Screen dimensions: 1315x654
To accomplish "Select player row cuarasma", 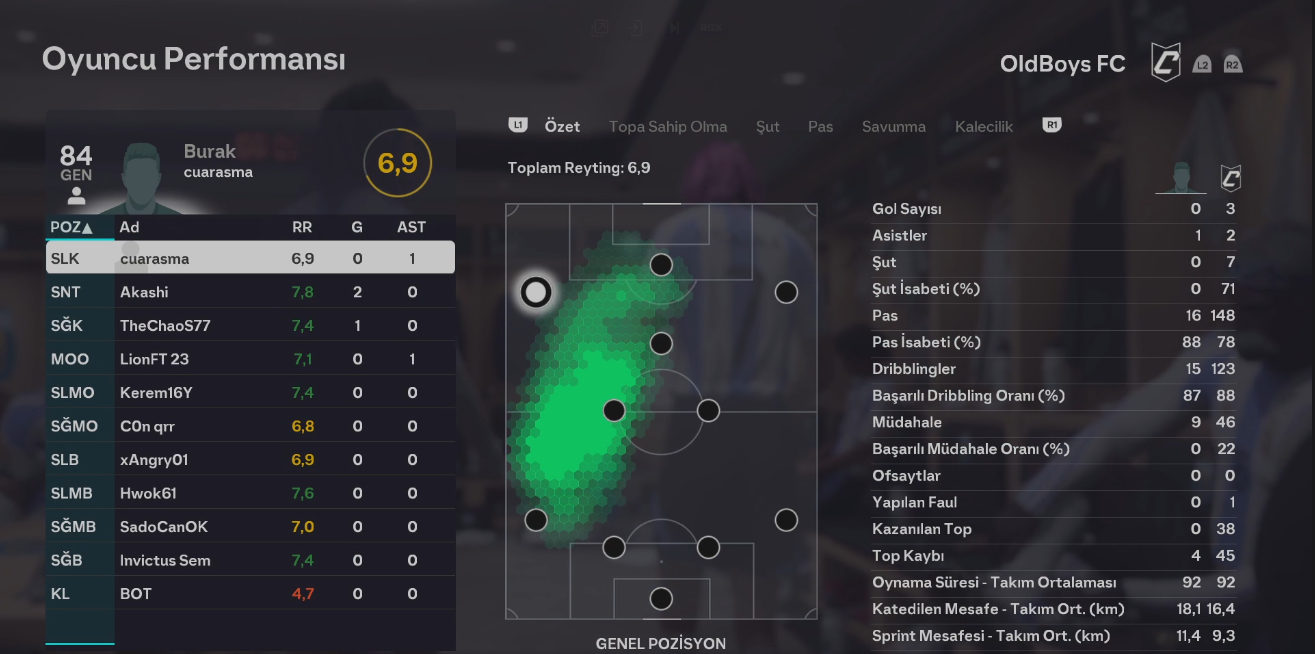I will [250, 259].
